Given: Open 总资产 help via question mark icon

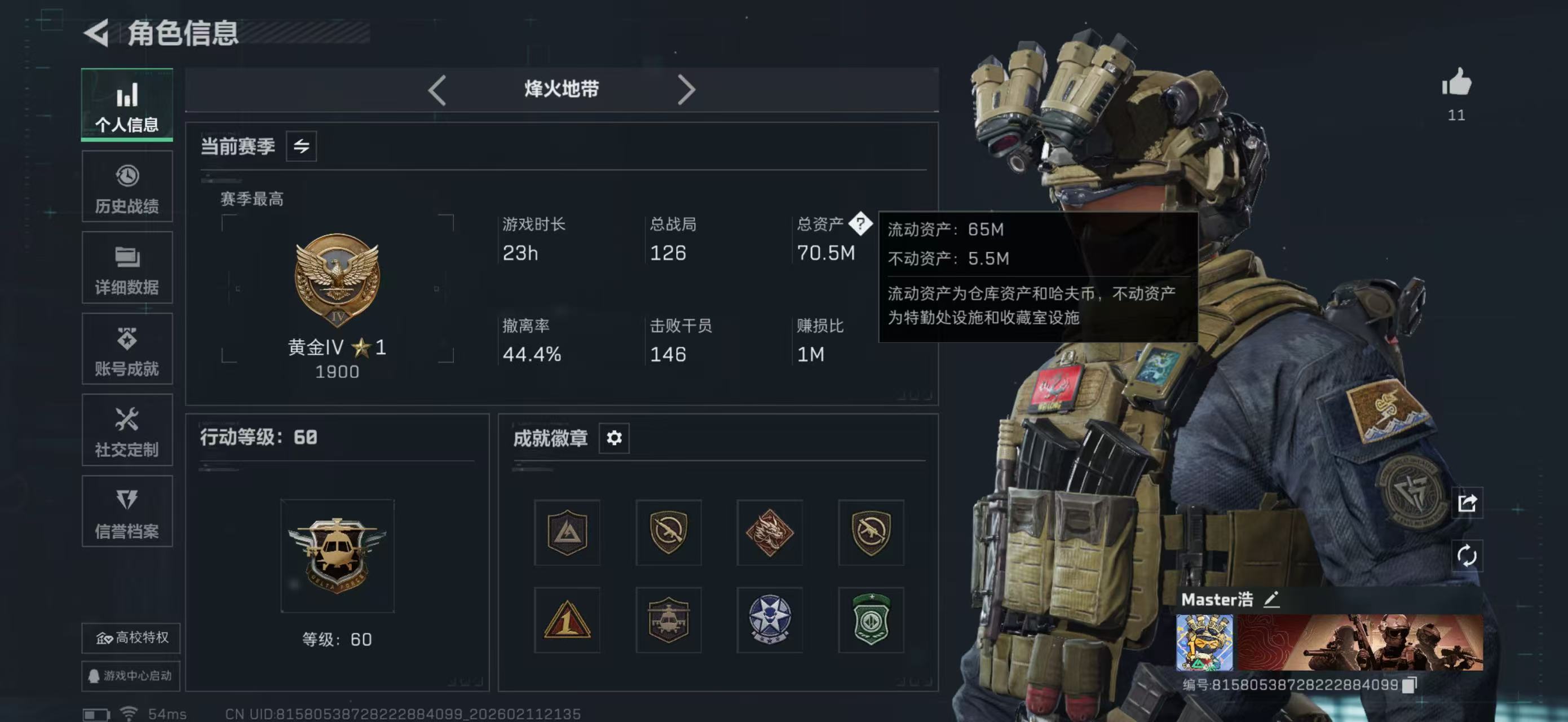Looking at the screenshot, I should [862, 225].
